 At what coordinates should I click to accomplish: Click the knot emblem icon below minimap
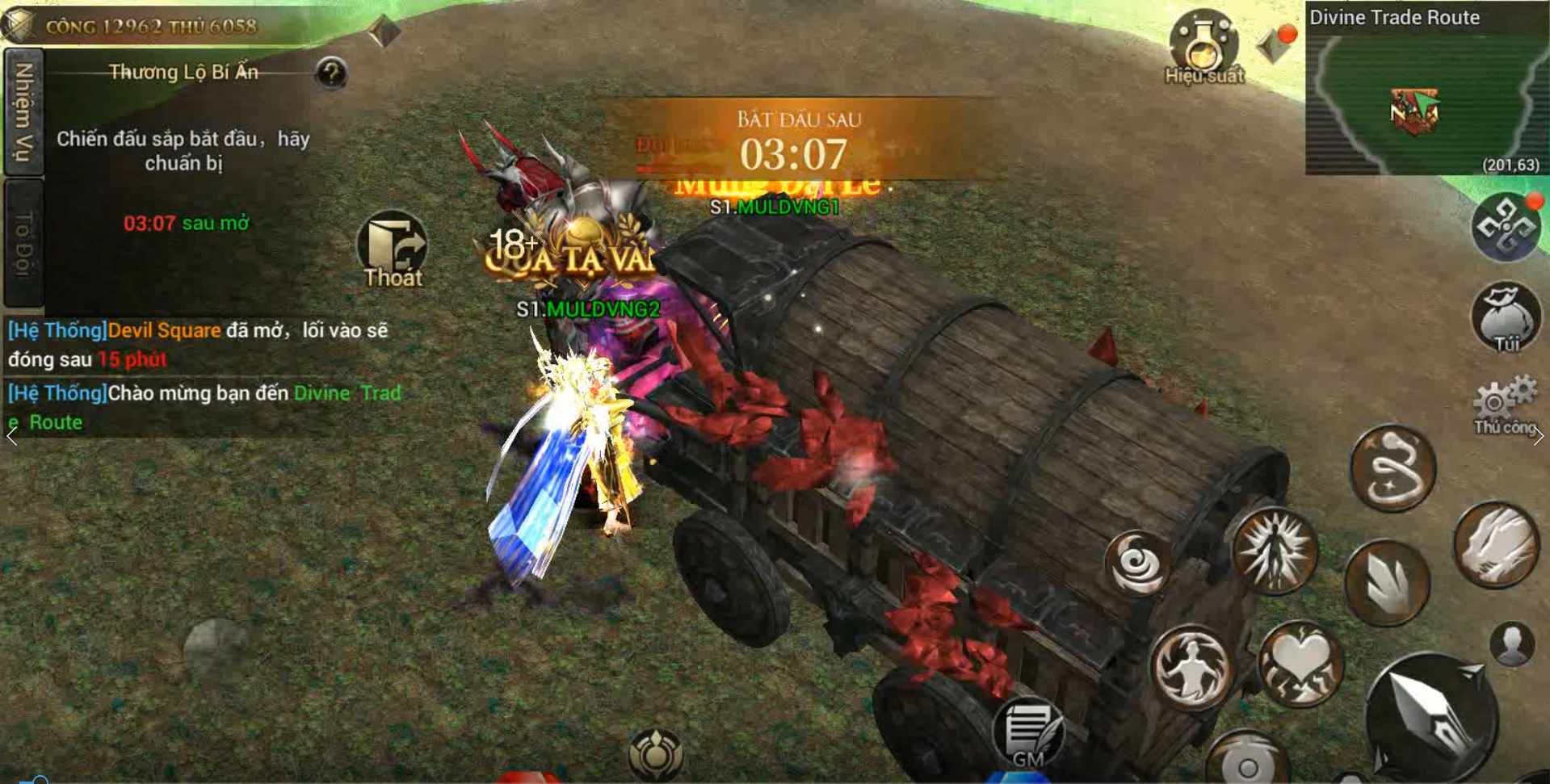[x=1506, y=228]
